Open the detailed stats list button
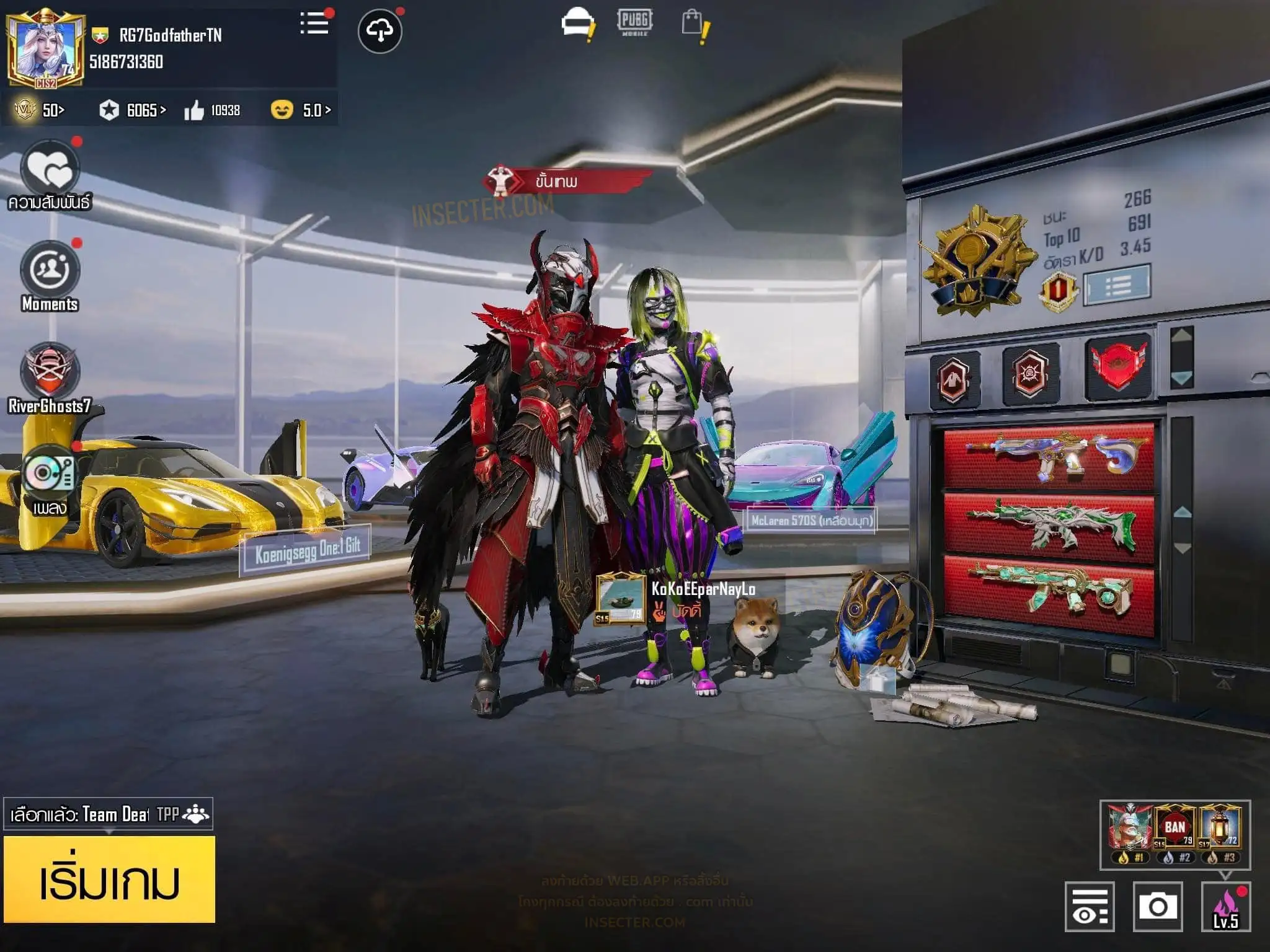Viewport: 1270px width, 952px height. click(x=1117, y=284)
